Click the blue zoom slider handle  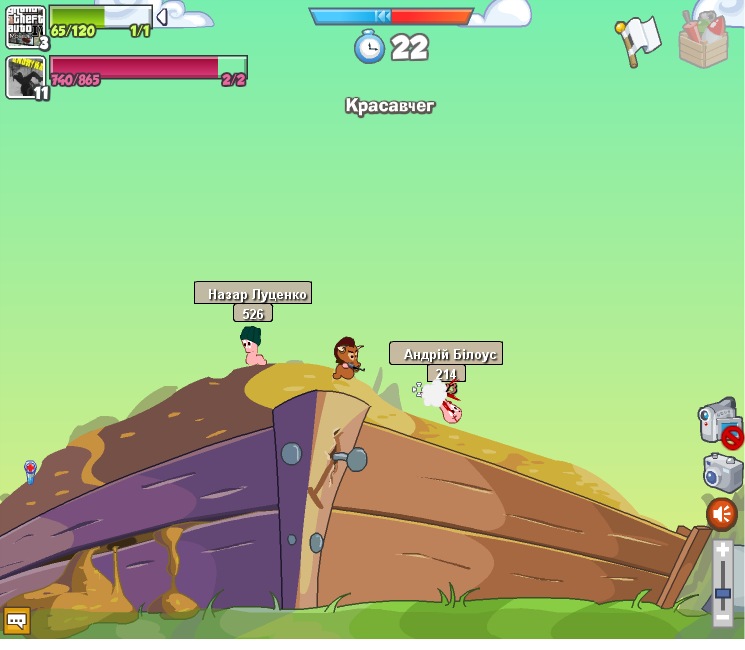pos(723,593)
